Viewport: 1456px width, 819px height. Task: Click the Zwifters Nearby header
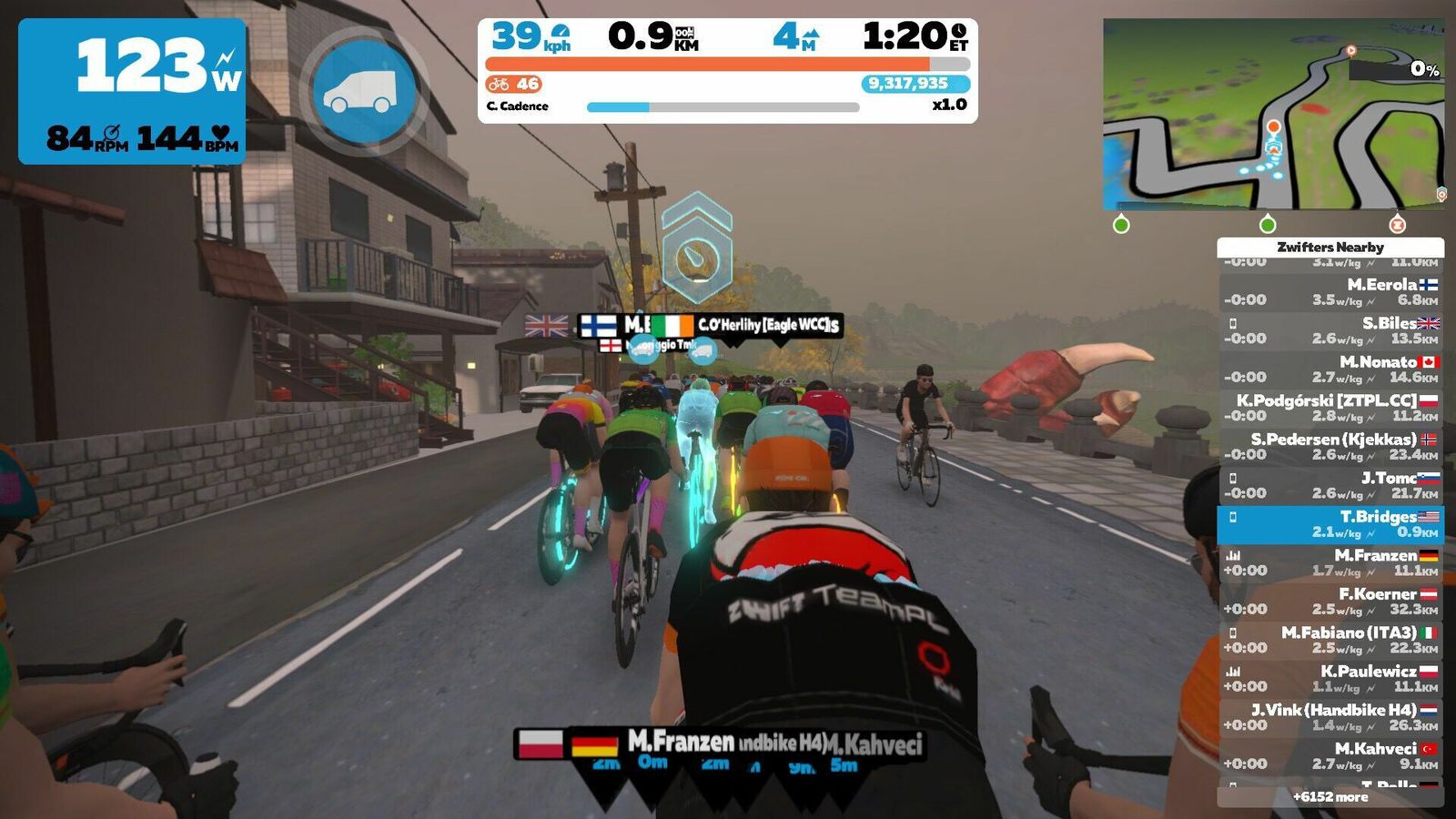coord(1330,247)
